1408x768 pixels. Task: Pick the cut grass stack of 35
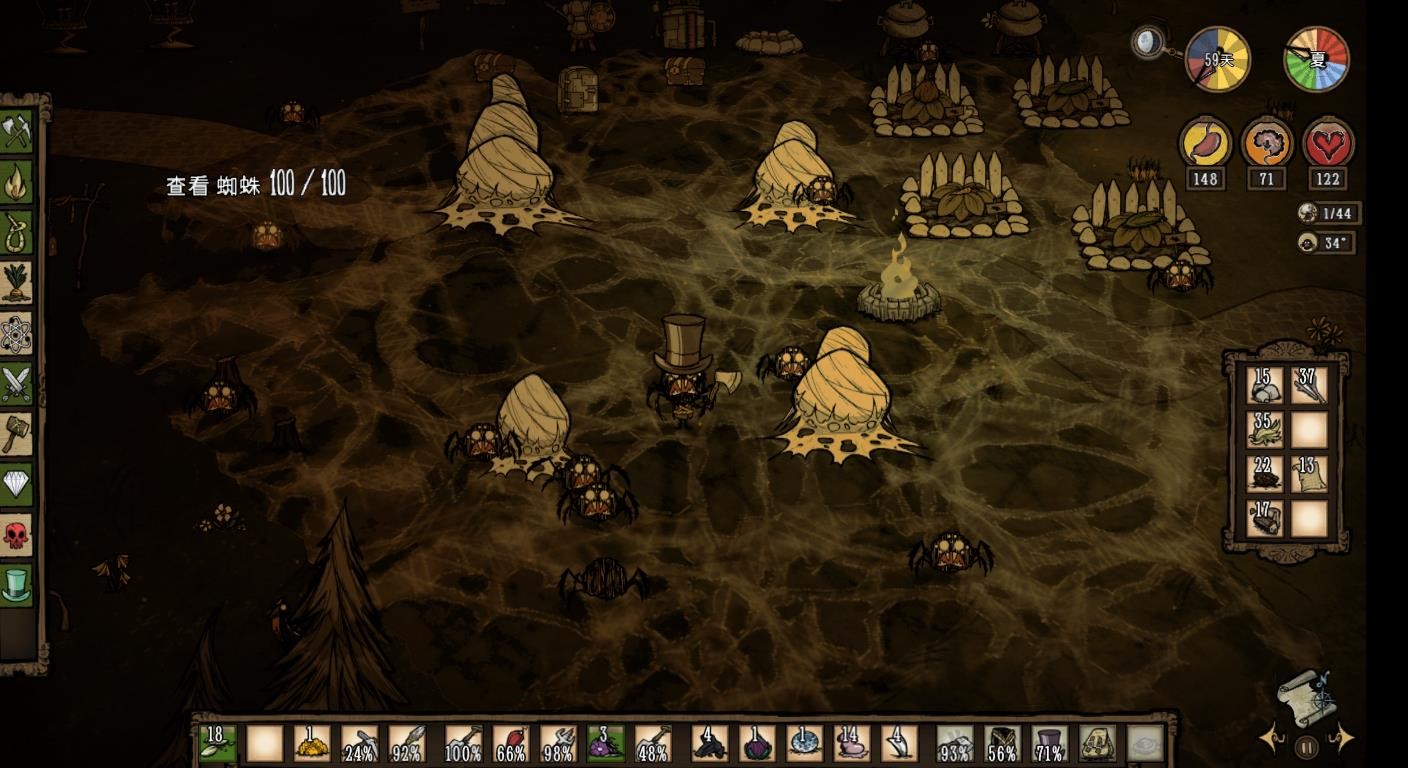point(1264,430)
